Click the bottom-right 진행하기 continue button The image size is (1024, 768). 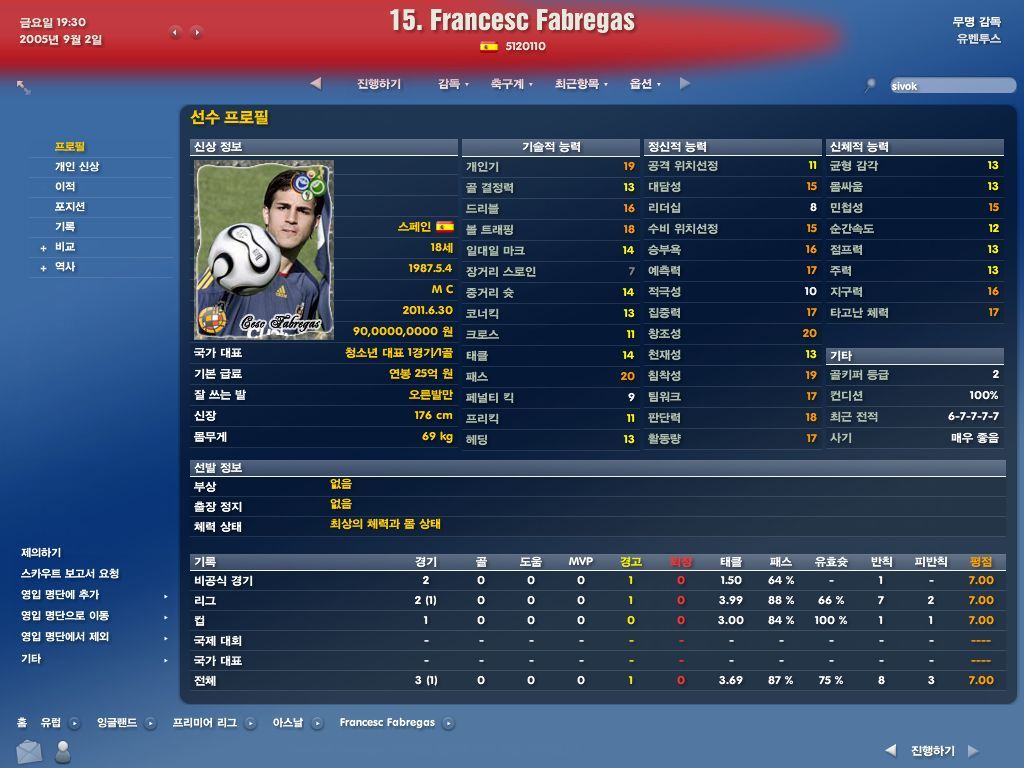coord(932,751)
